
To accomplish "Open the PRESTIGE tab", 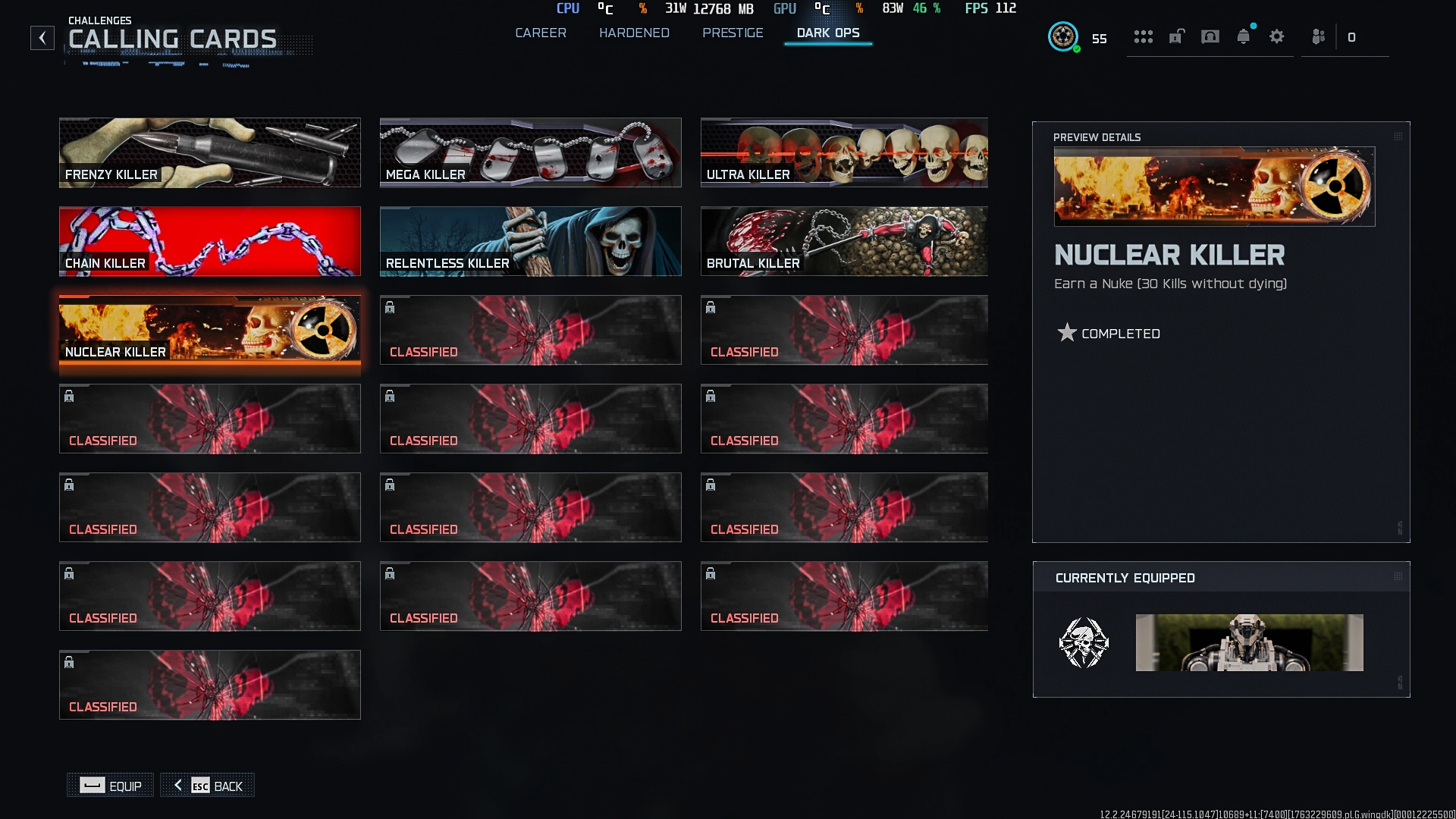I will click(733, 33).
